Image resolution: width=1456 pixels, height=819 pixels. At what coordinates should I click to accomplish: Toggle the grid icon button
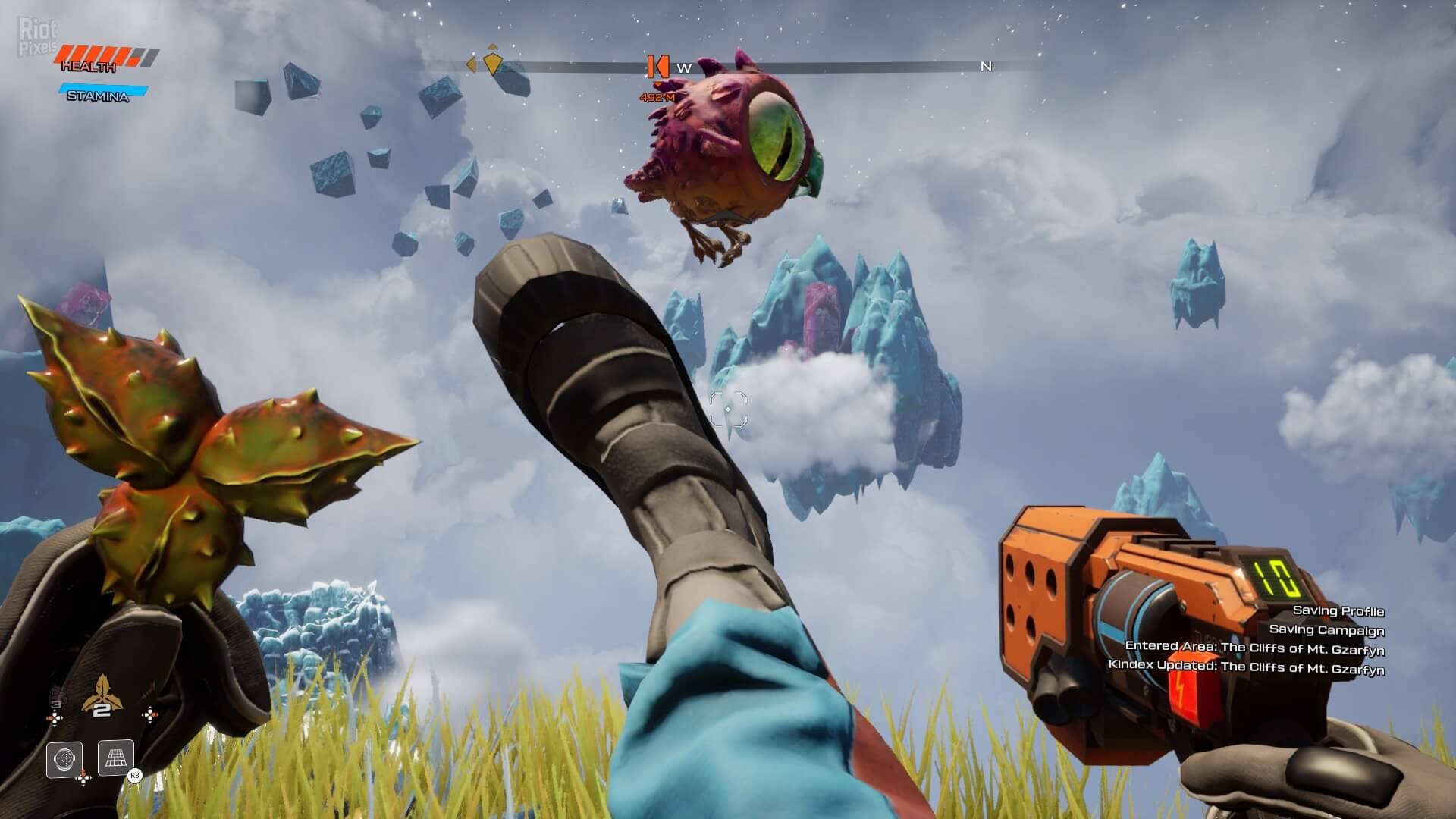point(116,758)
